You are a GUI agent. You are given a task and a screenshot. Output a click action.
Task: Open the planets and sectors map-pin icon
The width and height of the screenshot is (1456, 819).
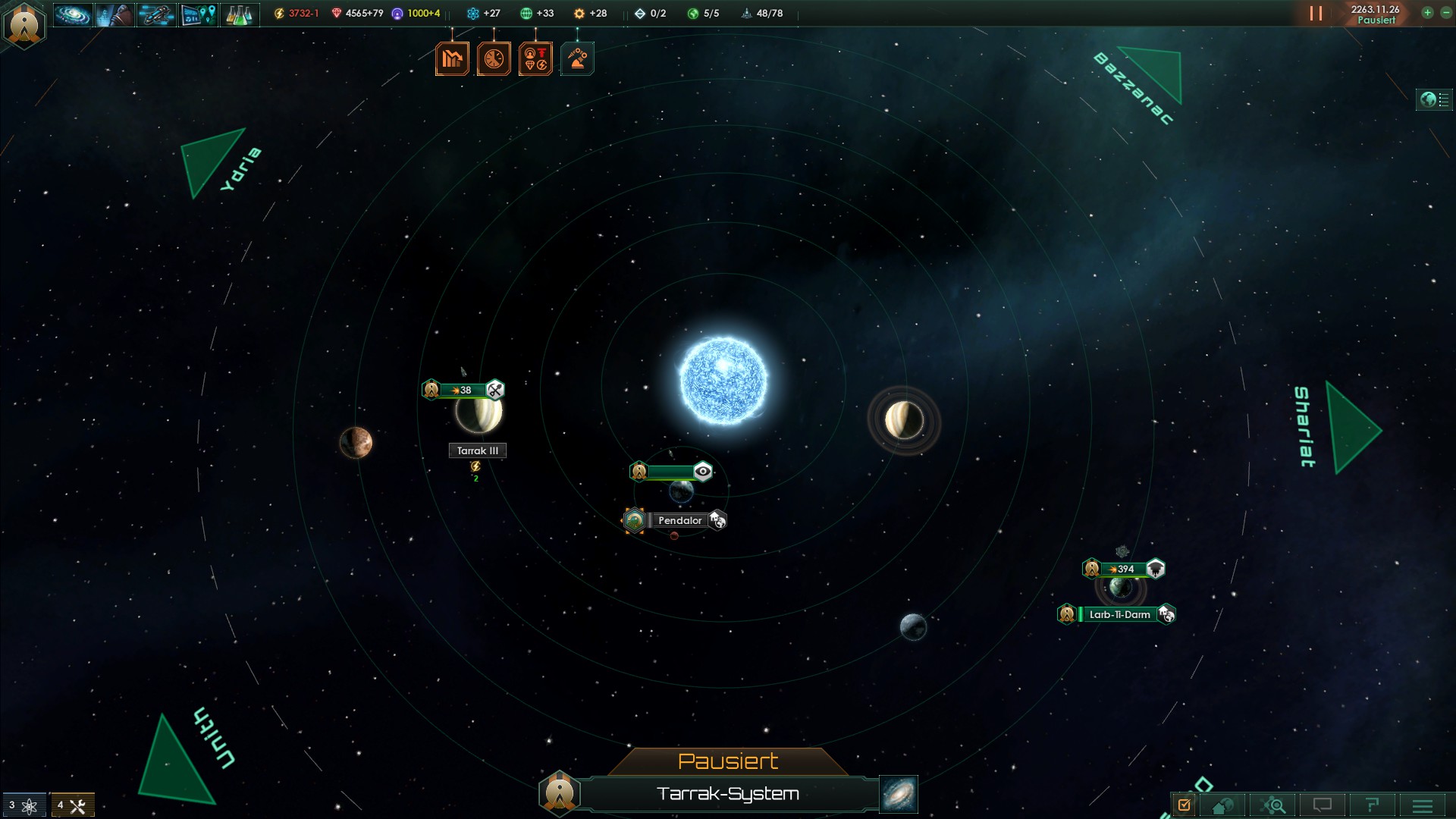(198, 14)
